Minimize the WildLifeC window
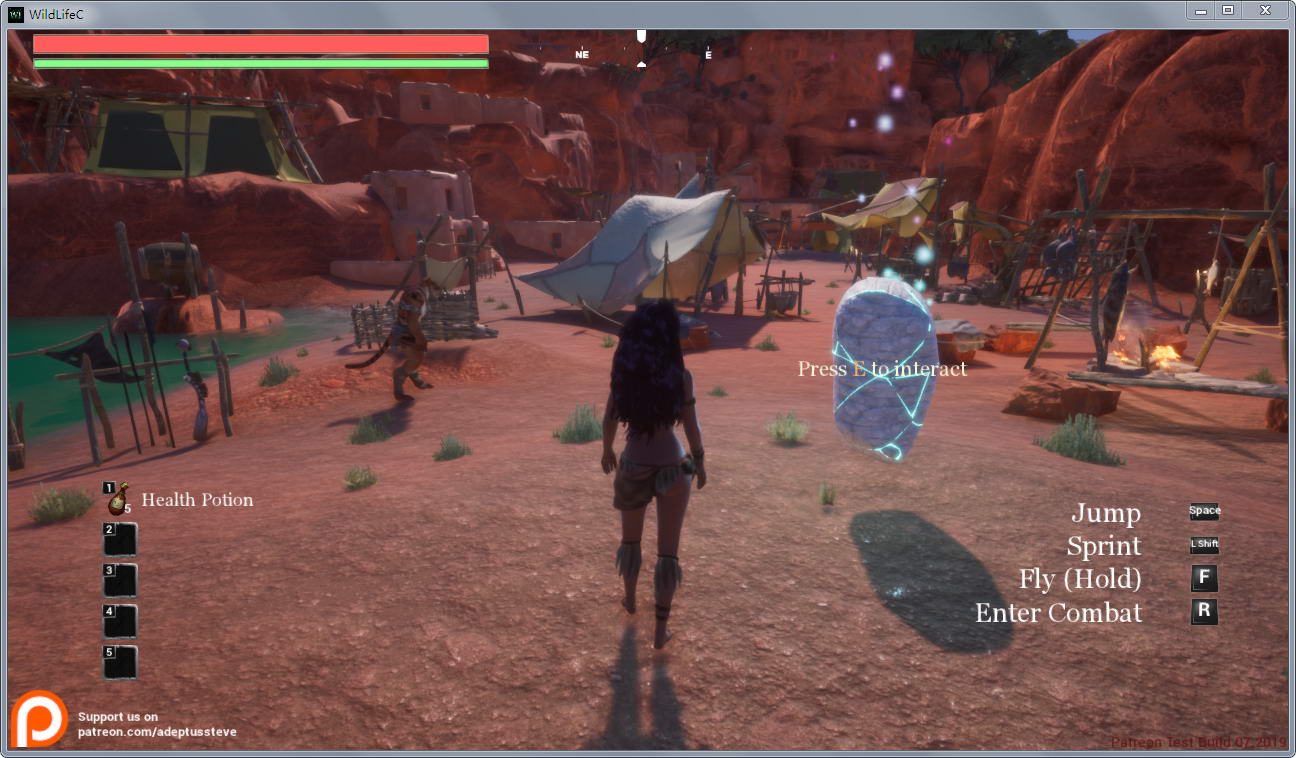The height and width of the screenshot is (758, 1296). 1201,10
